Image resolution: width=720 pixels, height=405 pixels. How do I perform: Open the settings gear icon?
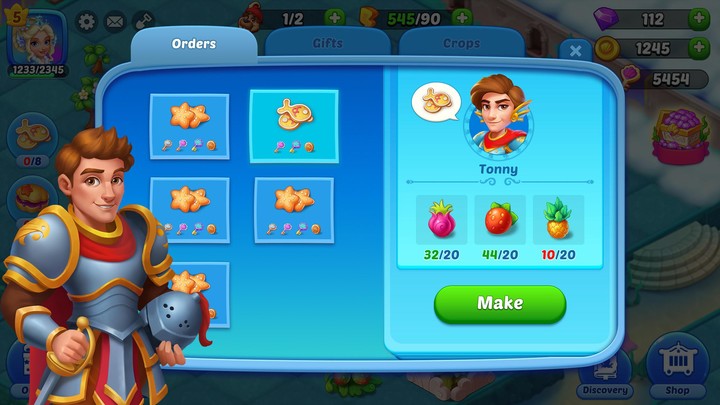(87, 20)
